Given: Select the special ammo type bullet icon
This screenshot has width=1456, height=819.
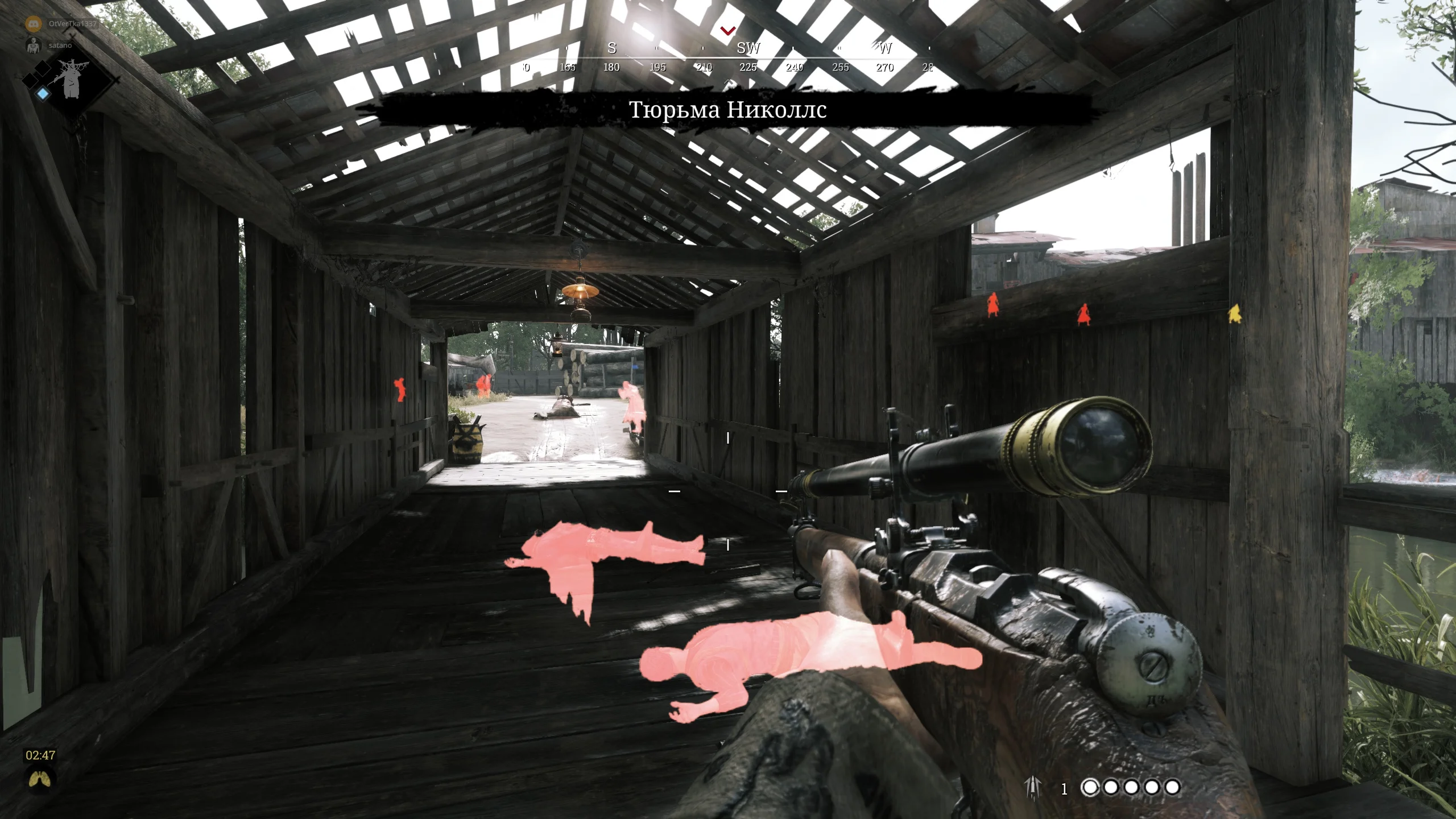Looking at the screenshot, I should click(1032, 788).
